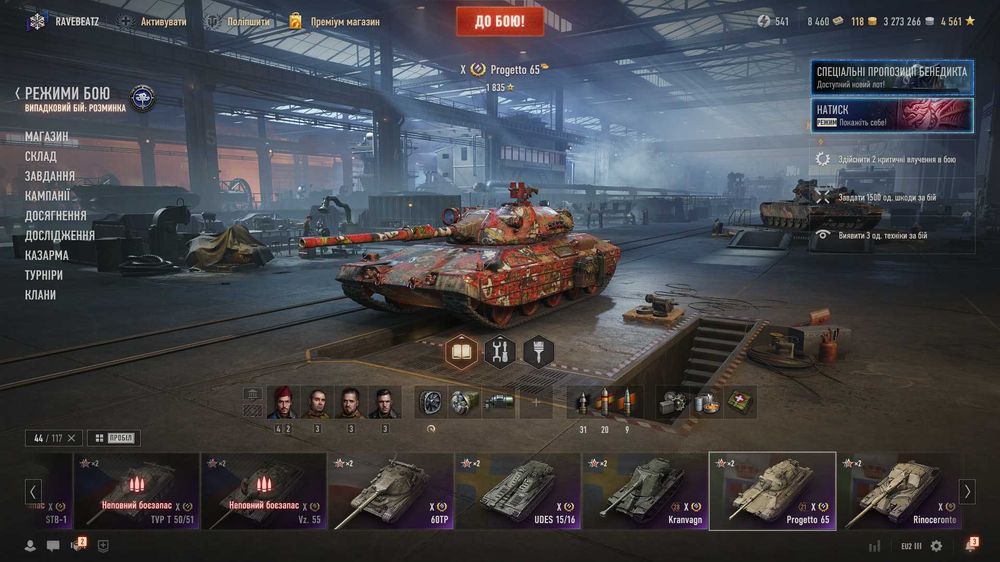Viewport: 1000px width, 562px height.
Task: Open the settings gear icon
Action: click(936, 546)
